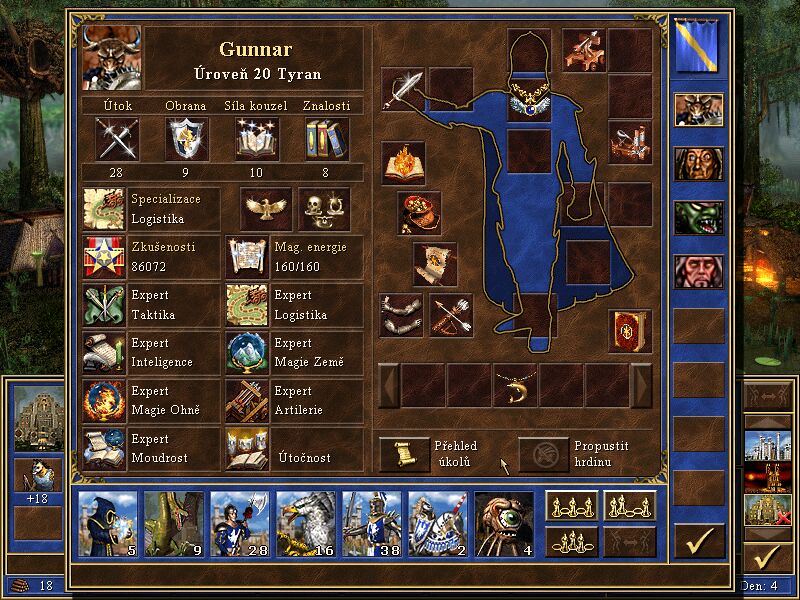Select the equipped sword artifact
This screenshot has width=800, height=600.
pyautogui.click(x=402, y=89)
